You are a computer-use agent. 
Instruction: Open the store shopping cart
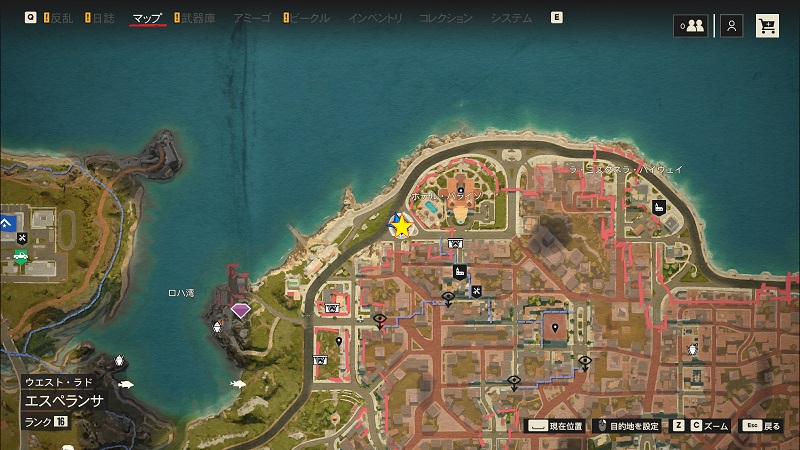coord(769,26)
